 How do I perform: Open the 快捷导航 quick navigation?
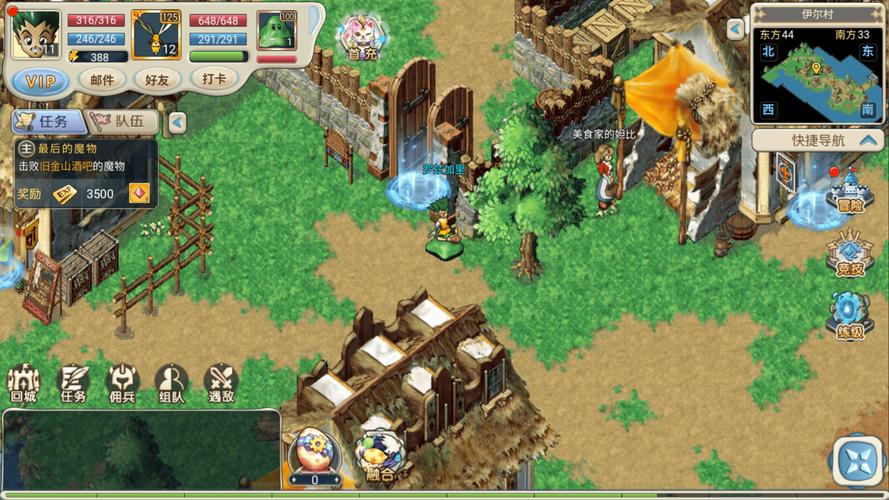[817, 140]
